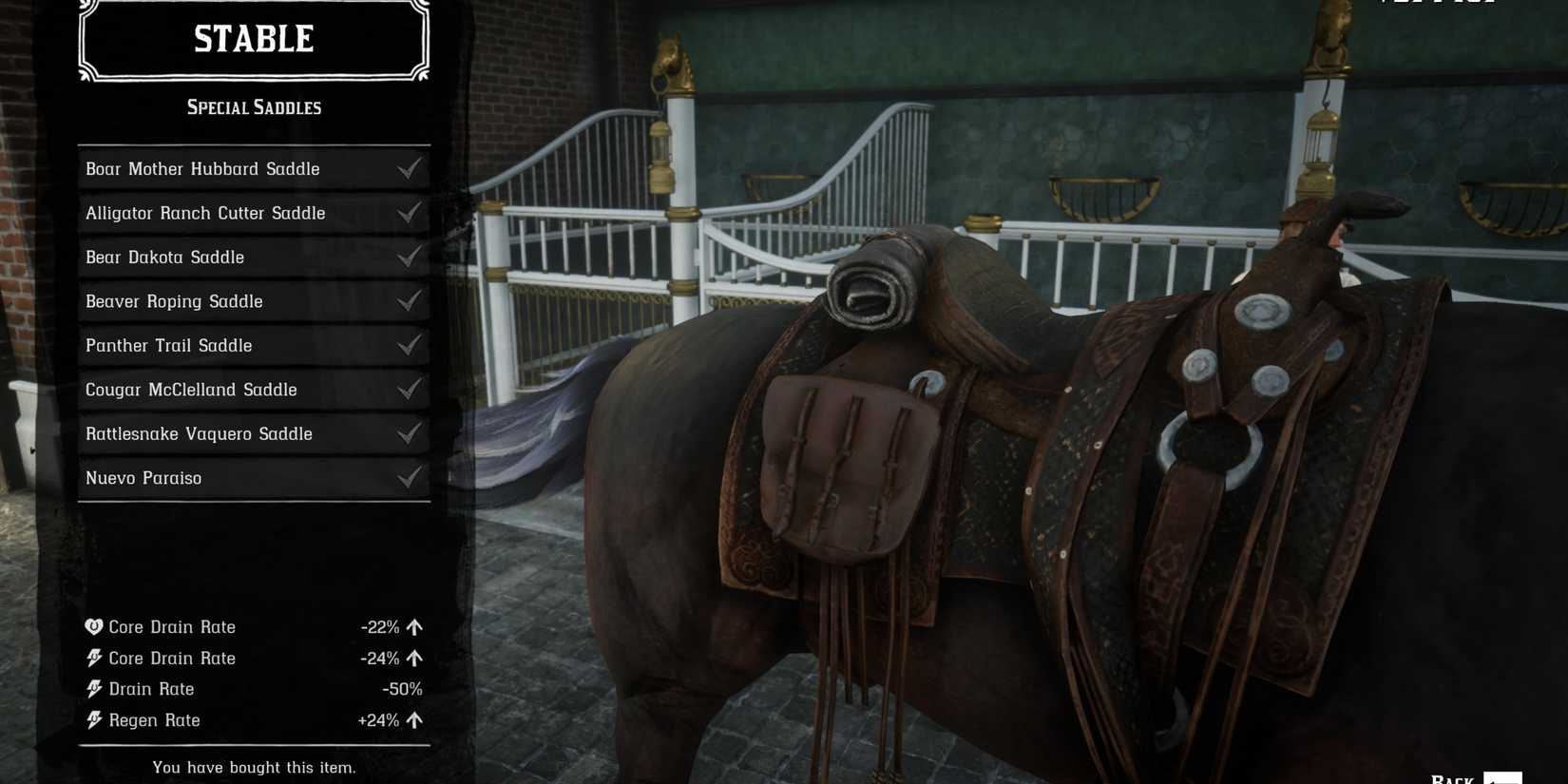Click the STABLE title banner
Viewport: 1568px width, 784px height.
click(254, 40)
